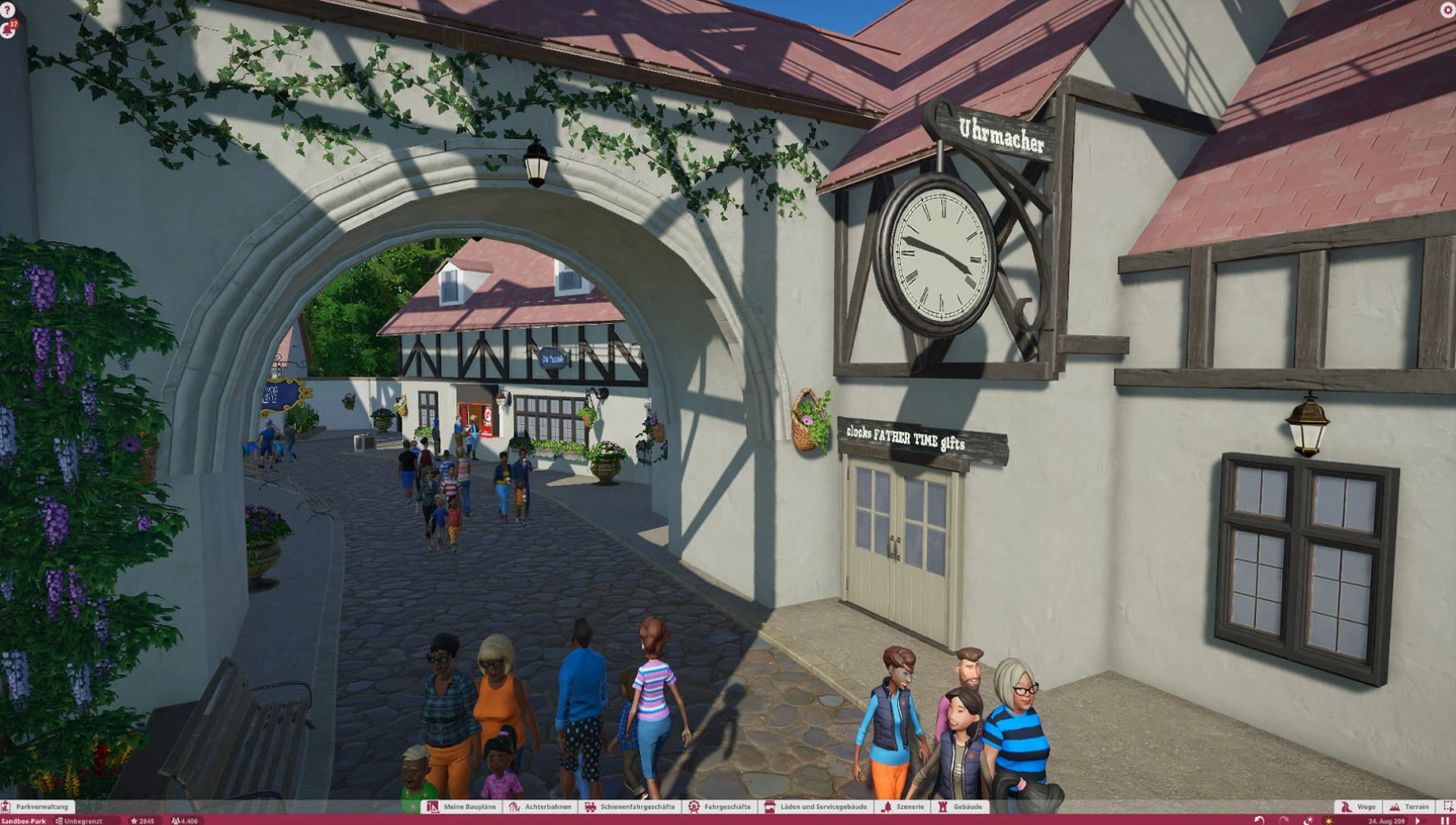Select the Szenerie tool
The height and width of the screenshot is (825, 1456).
tap(904, 807)
